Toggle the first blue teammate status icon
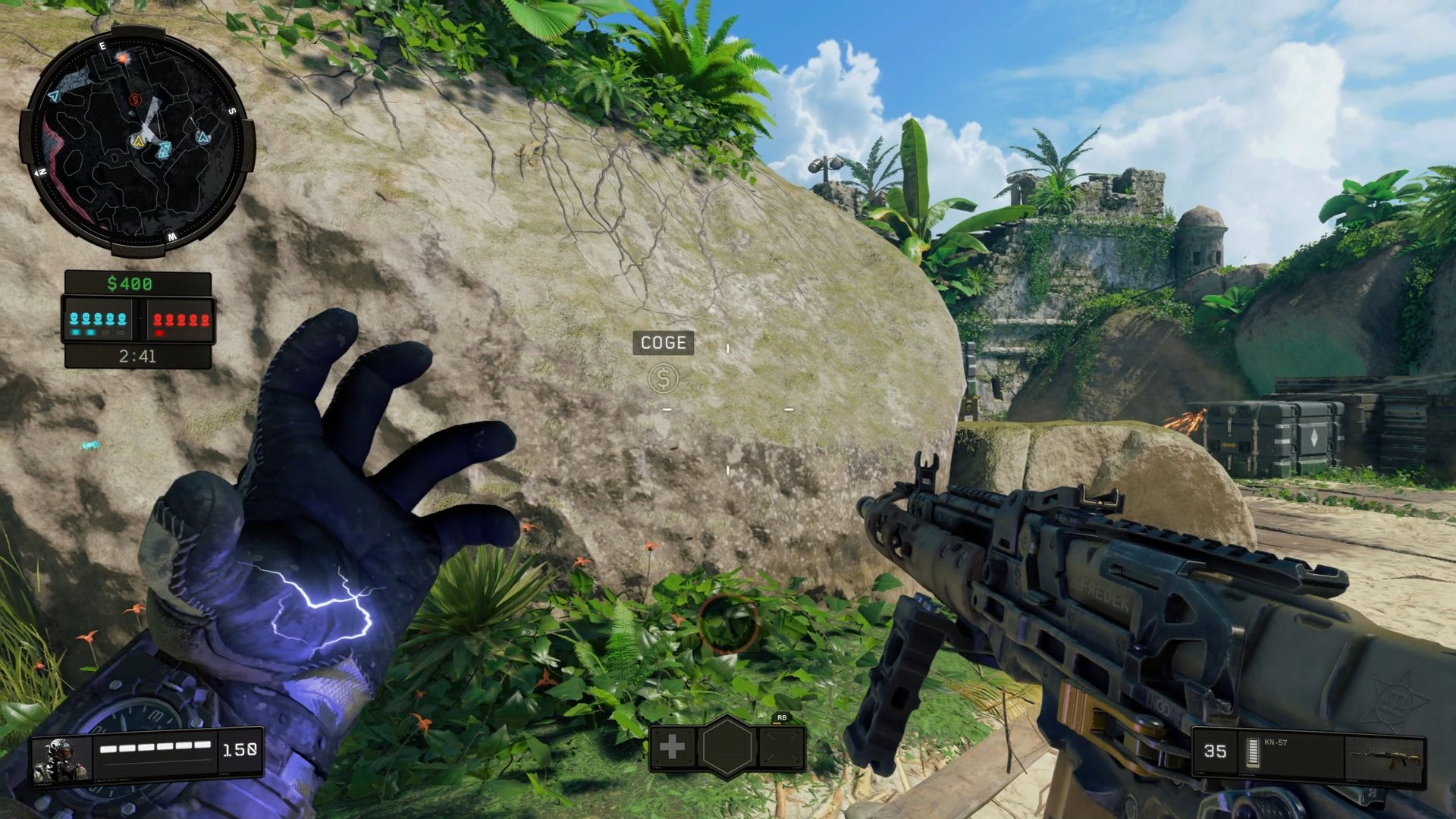Viewport: 1456px width, 819px height. (74, 318)
